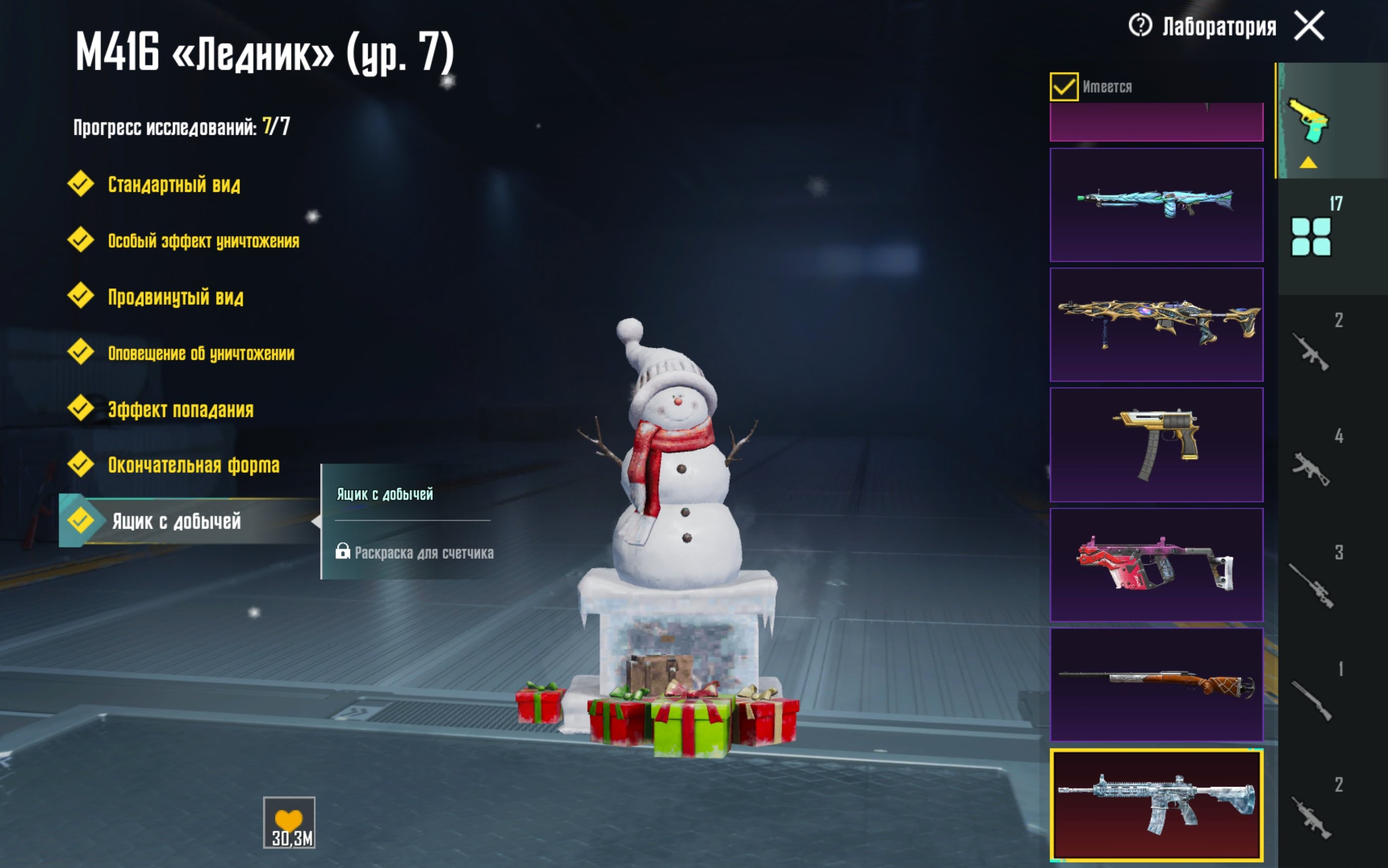Click the locked Раскраска для счетчика option
This screenshot has height=868, width=1388.
tap(423, 553)
